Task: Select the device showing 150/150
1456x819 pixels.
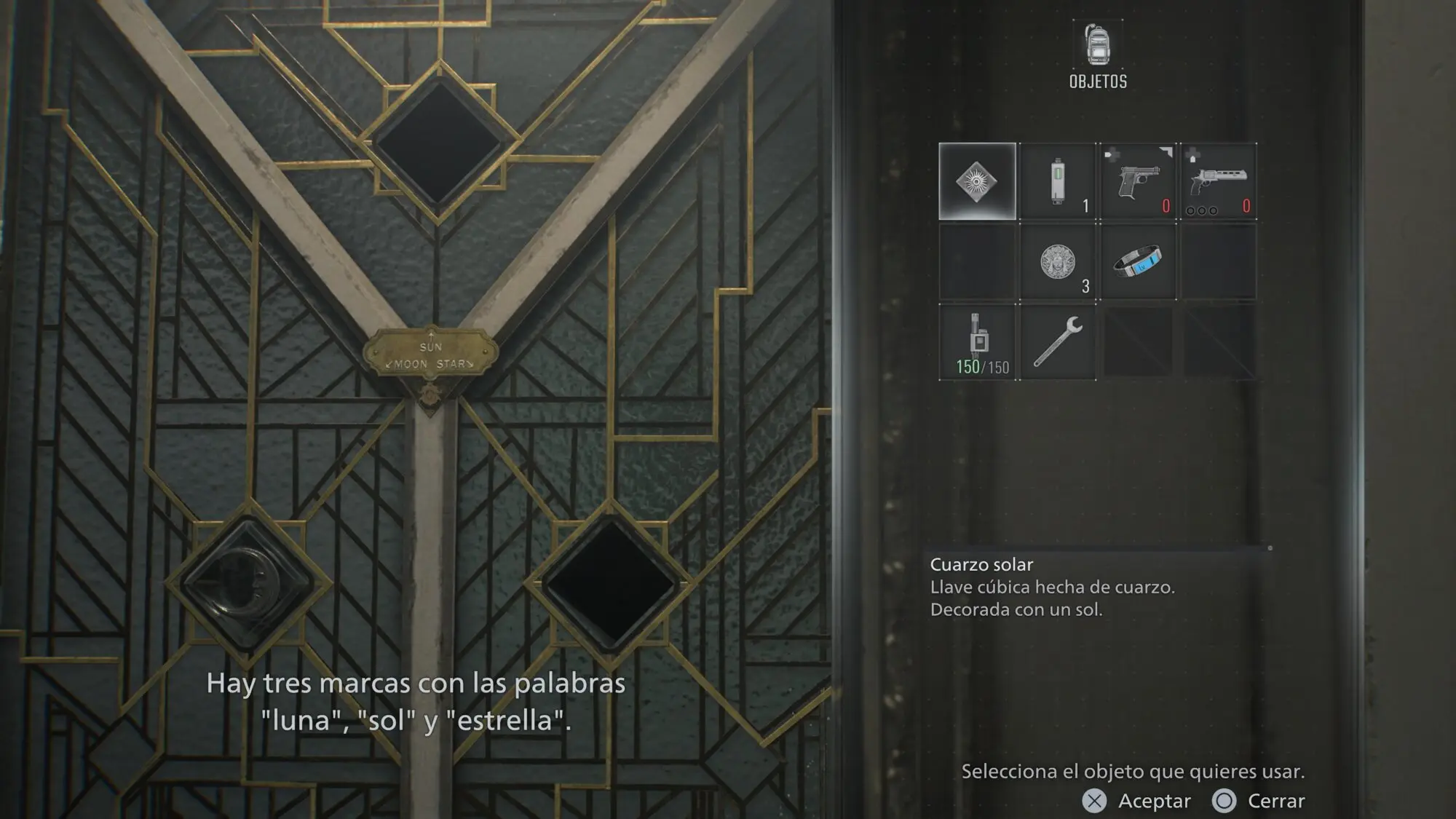Action: point(977,342)
